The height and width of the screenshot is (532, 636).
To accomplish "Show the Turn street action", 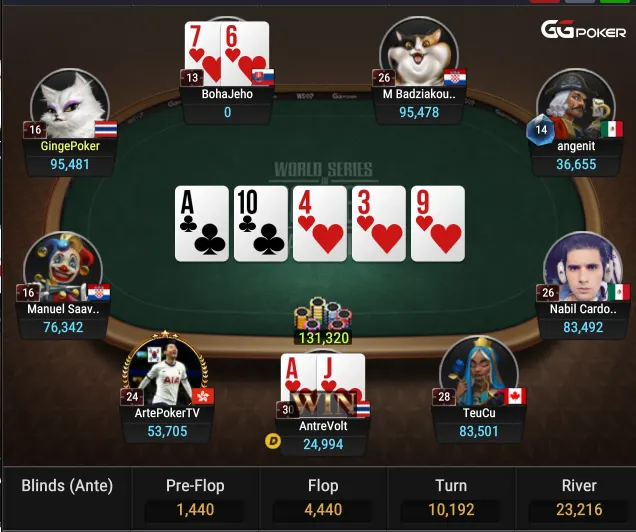I will [x=450, y=498].
